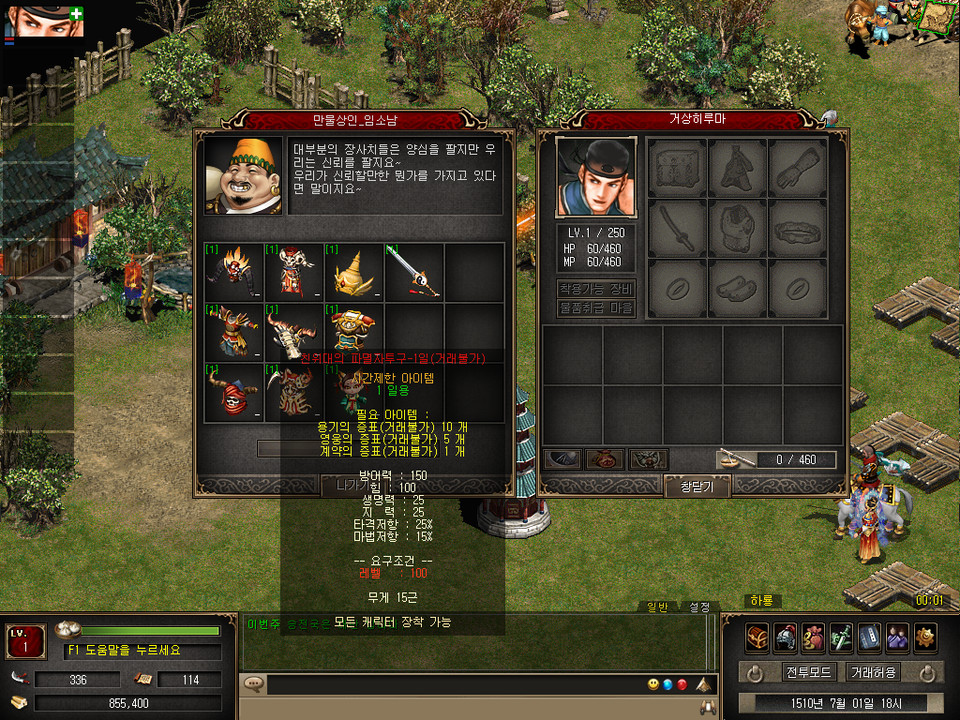Toggle the 거래허용 trade allow button

click(x=872, y=672)
